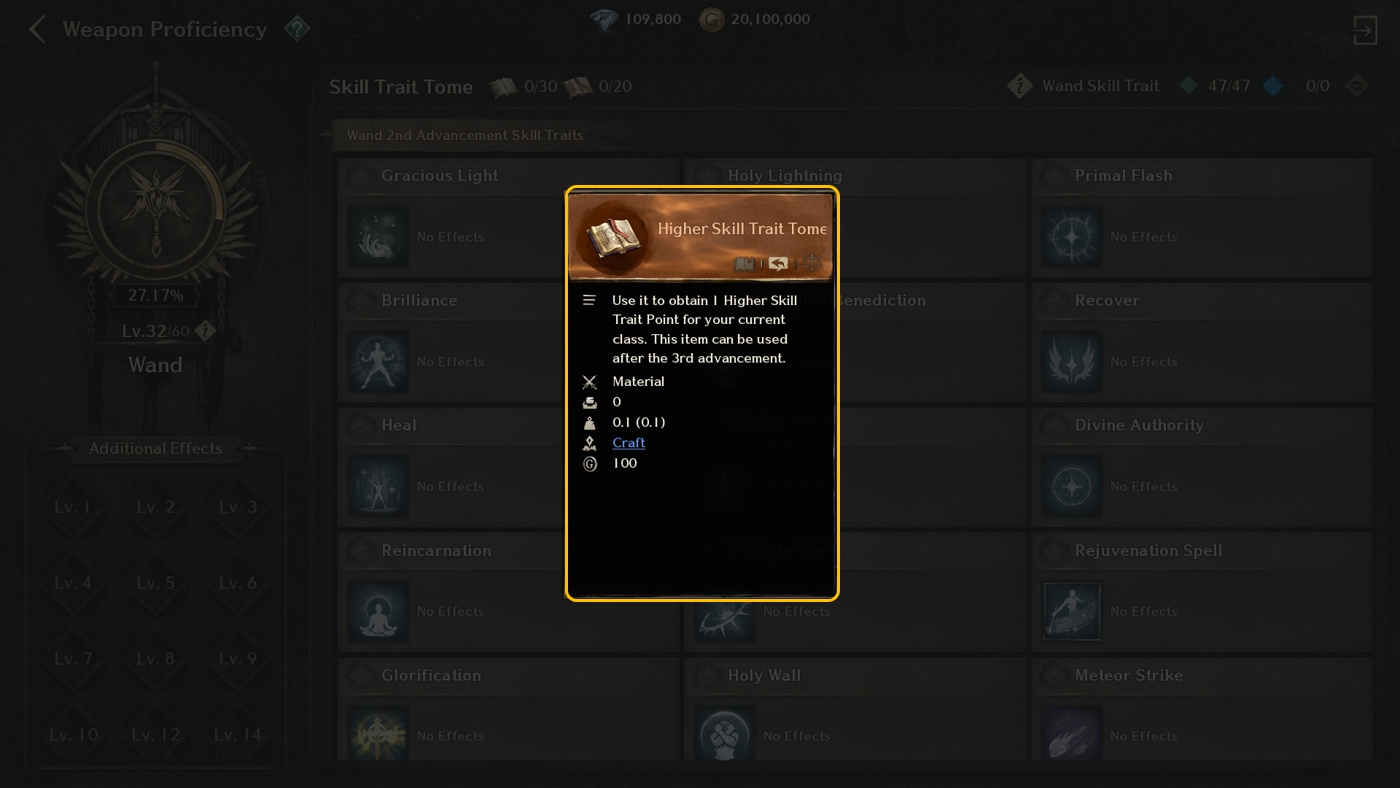Image resolution: width=1400 pixels, height=788 pixels.
Task: Open the Wand Skill Trait question mark icon
Action: 1019,86
